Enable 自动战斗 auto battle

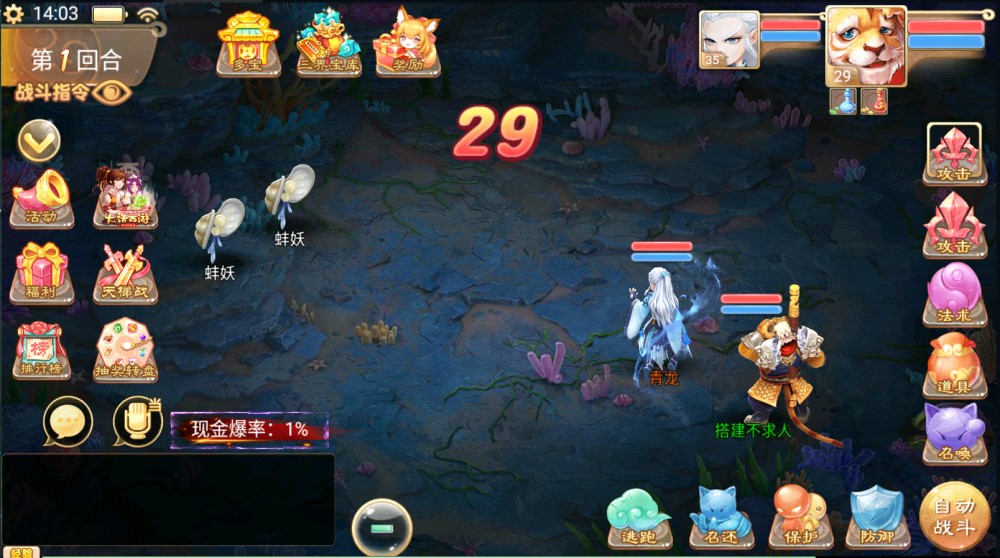coord(955,517)
